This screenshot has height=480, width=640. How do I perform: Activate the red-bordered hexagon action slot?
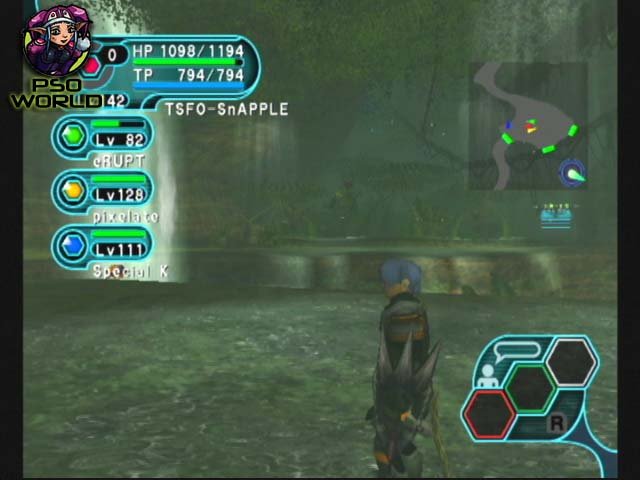pyautogui.click(x=490, y=411)
